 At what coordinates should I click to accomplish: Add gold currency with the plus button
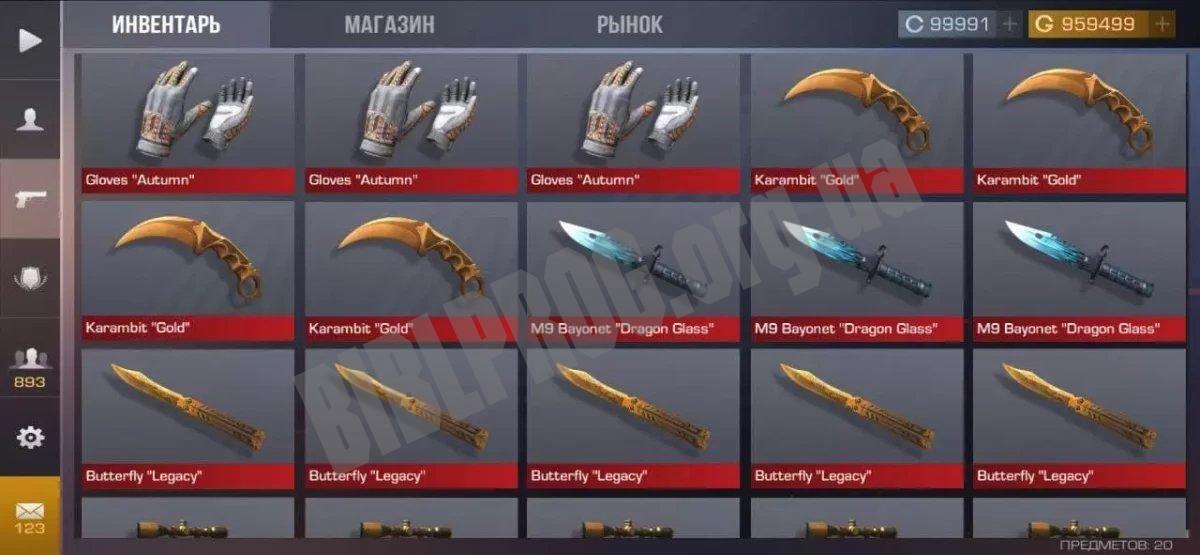[x=1162, y=24]
